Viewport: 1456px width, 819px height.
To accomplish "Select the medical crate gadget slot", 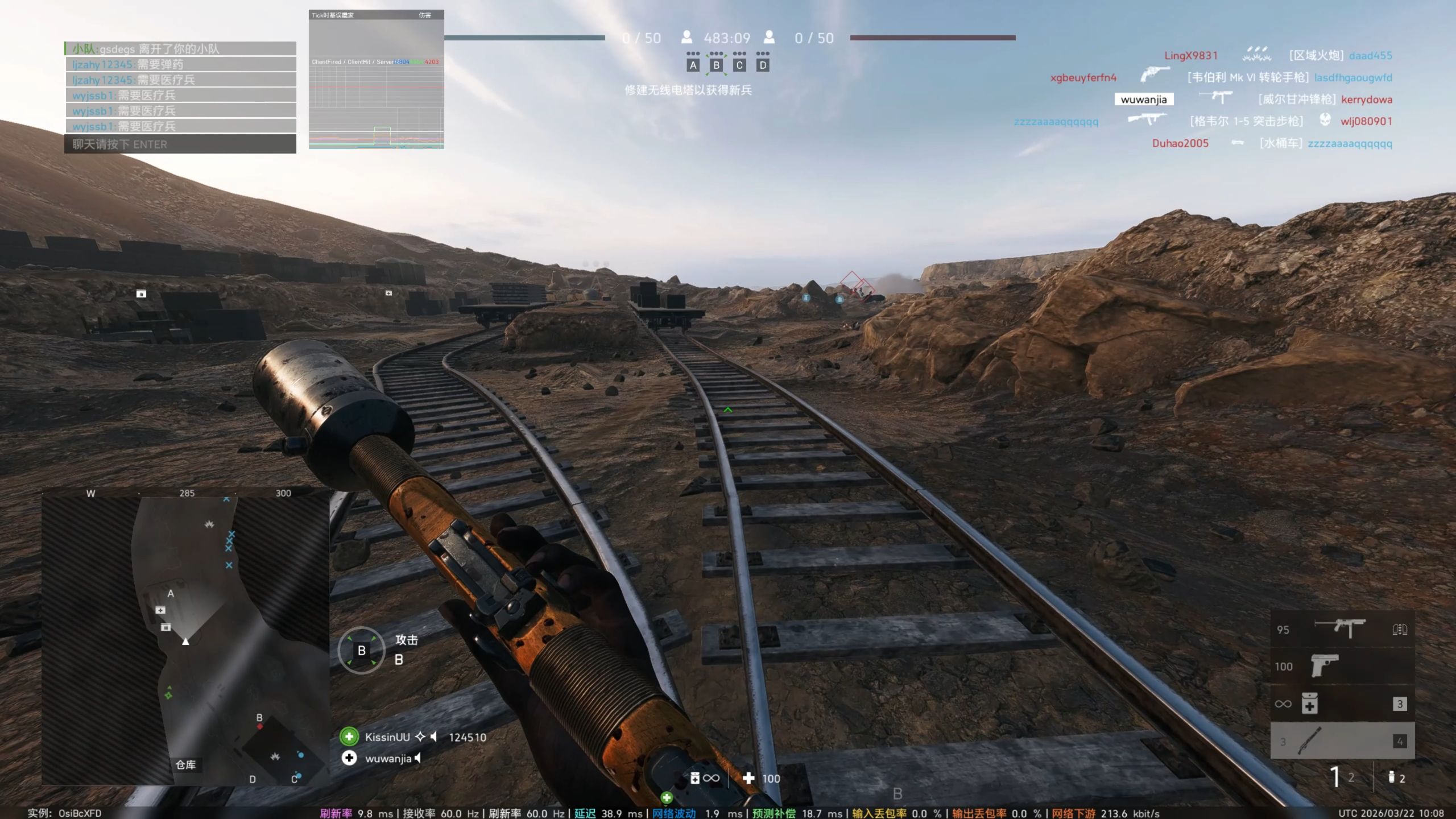I will pos(1342,704).
